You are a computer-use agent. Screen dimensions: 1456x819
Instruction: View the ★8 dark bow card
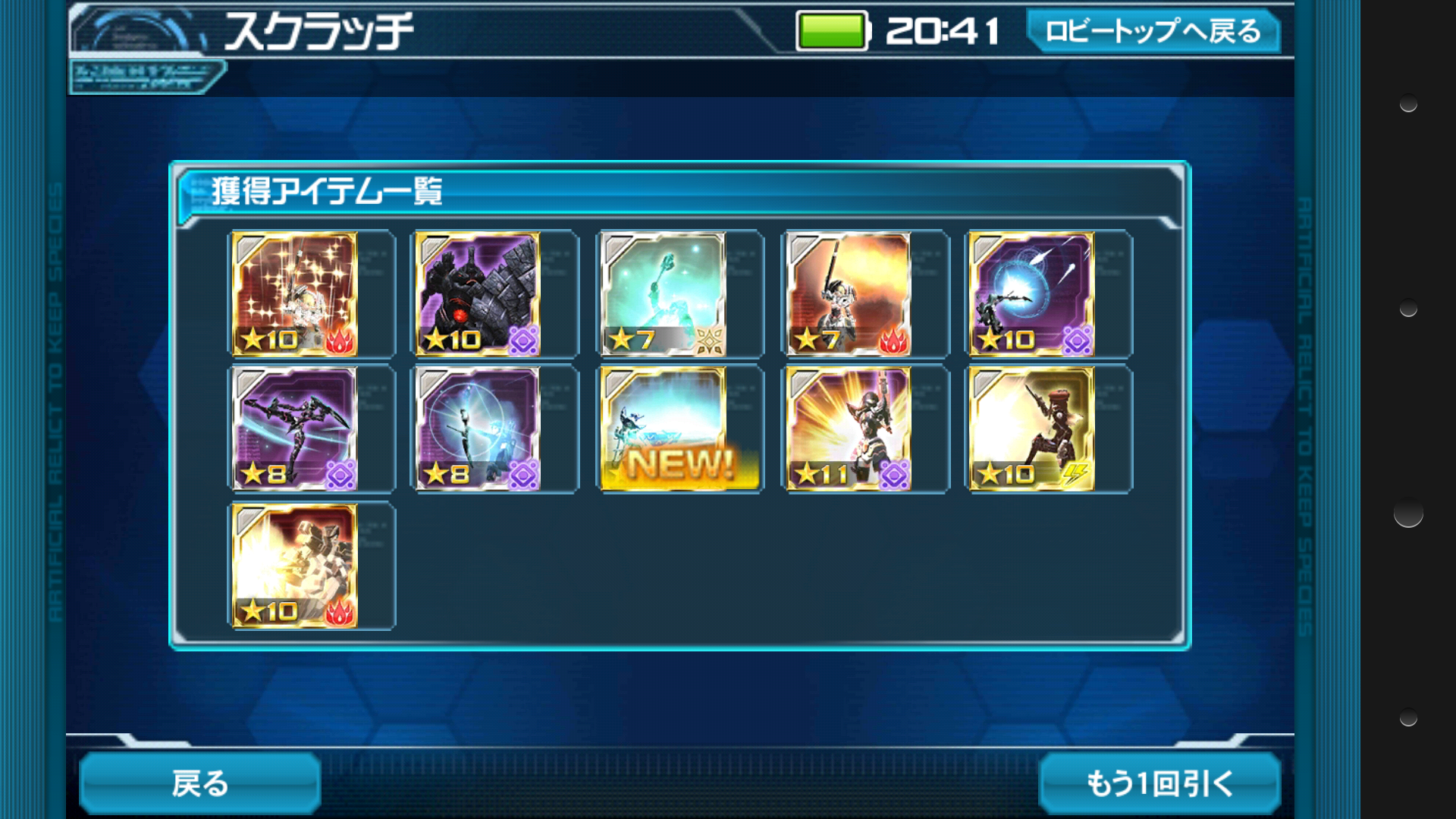coord(294,429)
